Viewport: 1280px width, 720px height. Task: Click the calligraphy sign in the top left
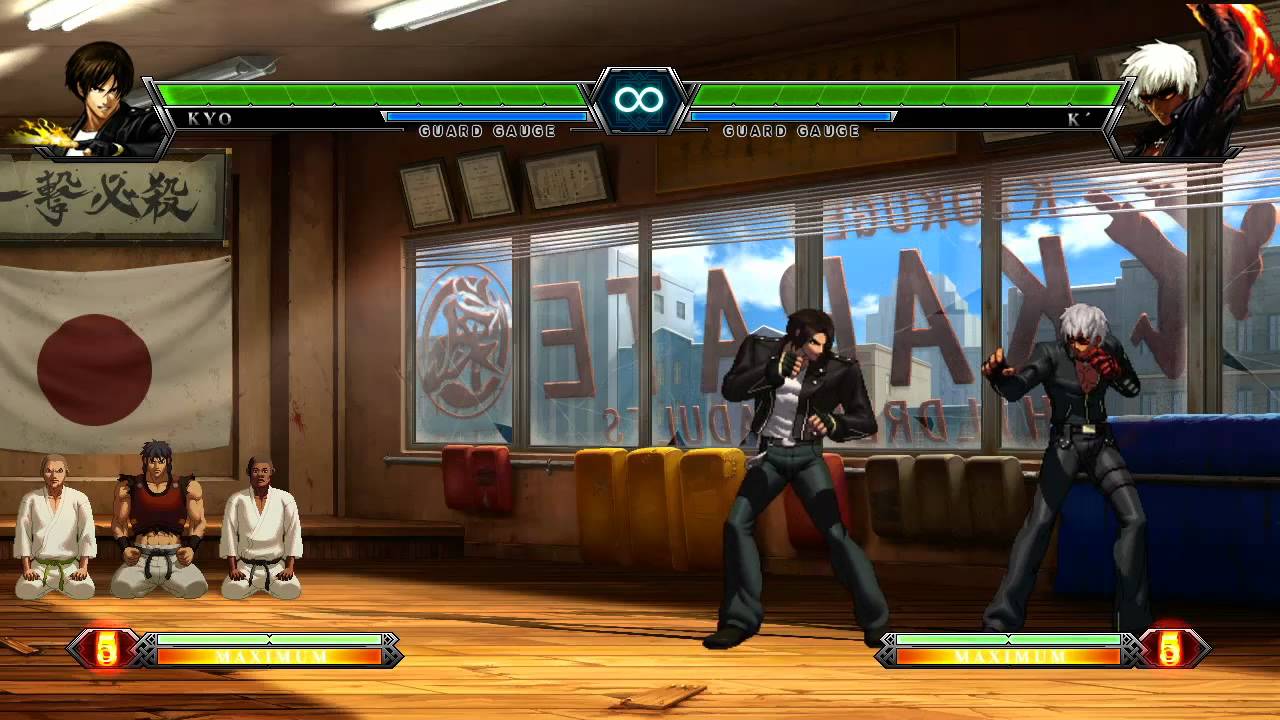[x=110, y=200]
